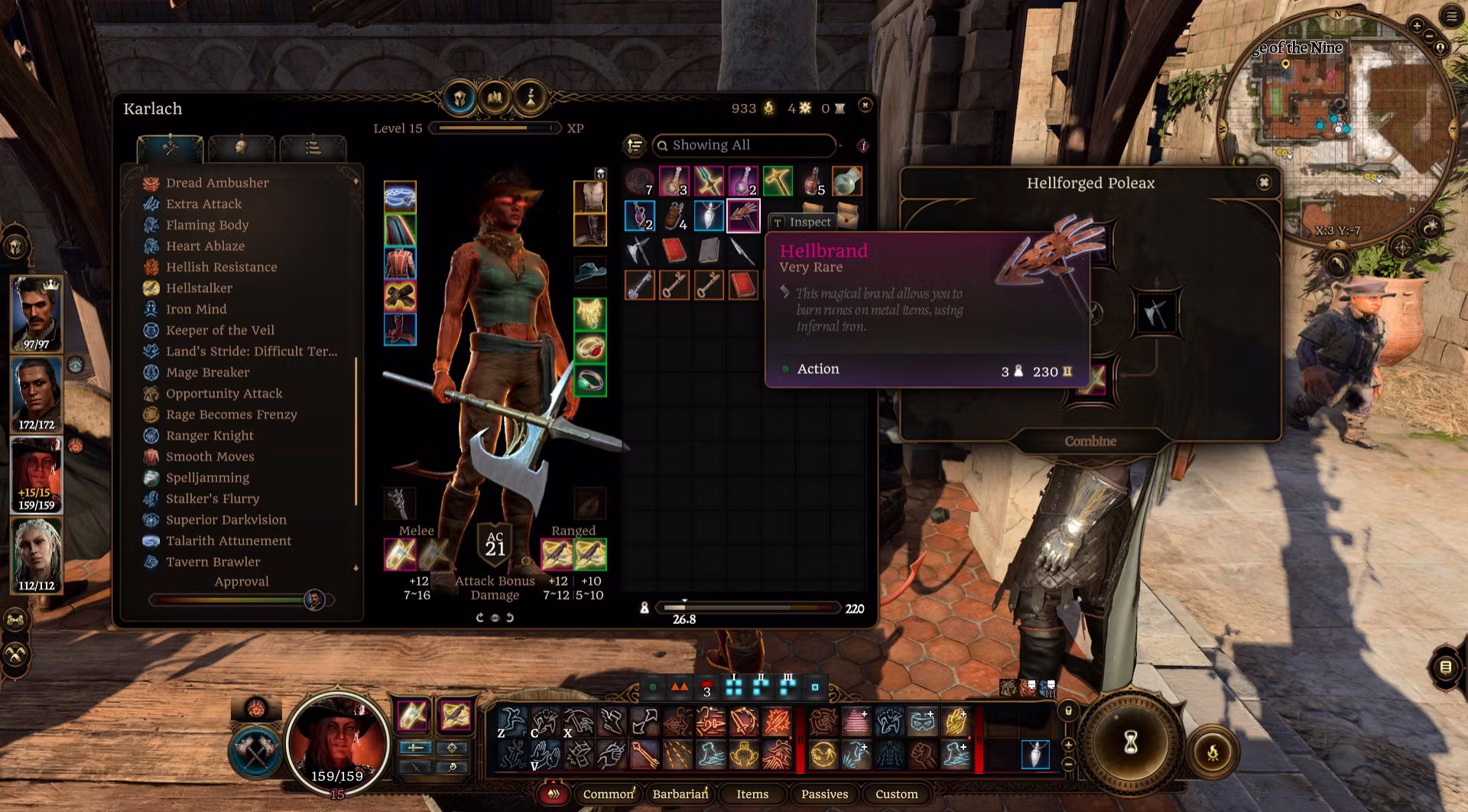Click the amulet equipment slot
This screenshot has width=1468, height=812.
click(589, 313)
